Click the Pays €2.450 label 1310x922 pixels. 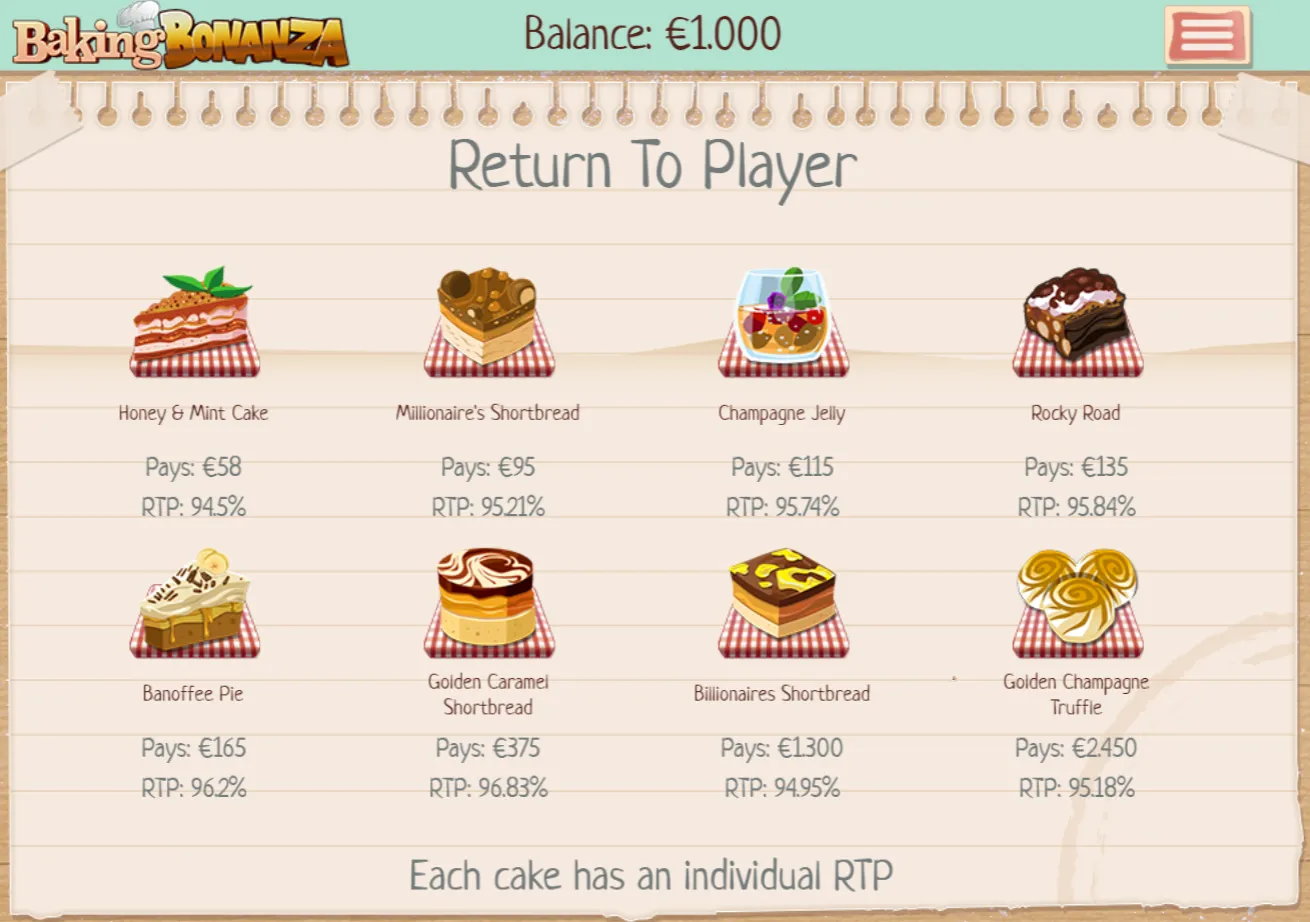(1077, 748)
